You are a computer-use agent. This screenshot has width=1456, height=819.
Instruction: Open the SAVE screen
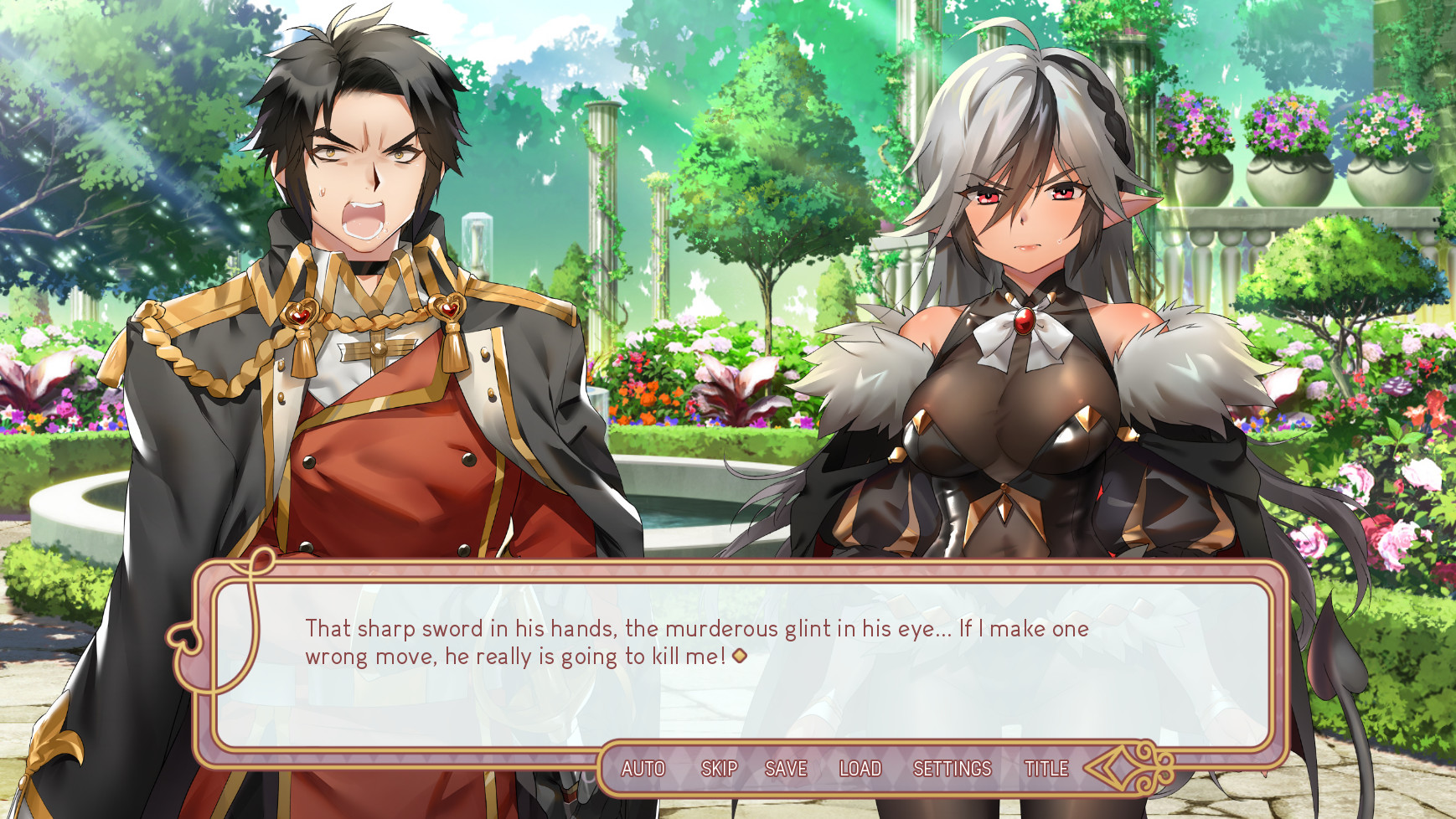click(x=786, y=768)
